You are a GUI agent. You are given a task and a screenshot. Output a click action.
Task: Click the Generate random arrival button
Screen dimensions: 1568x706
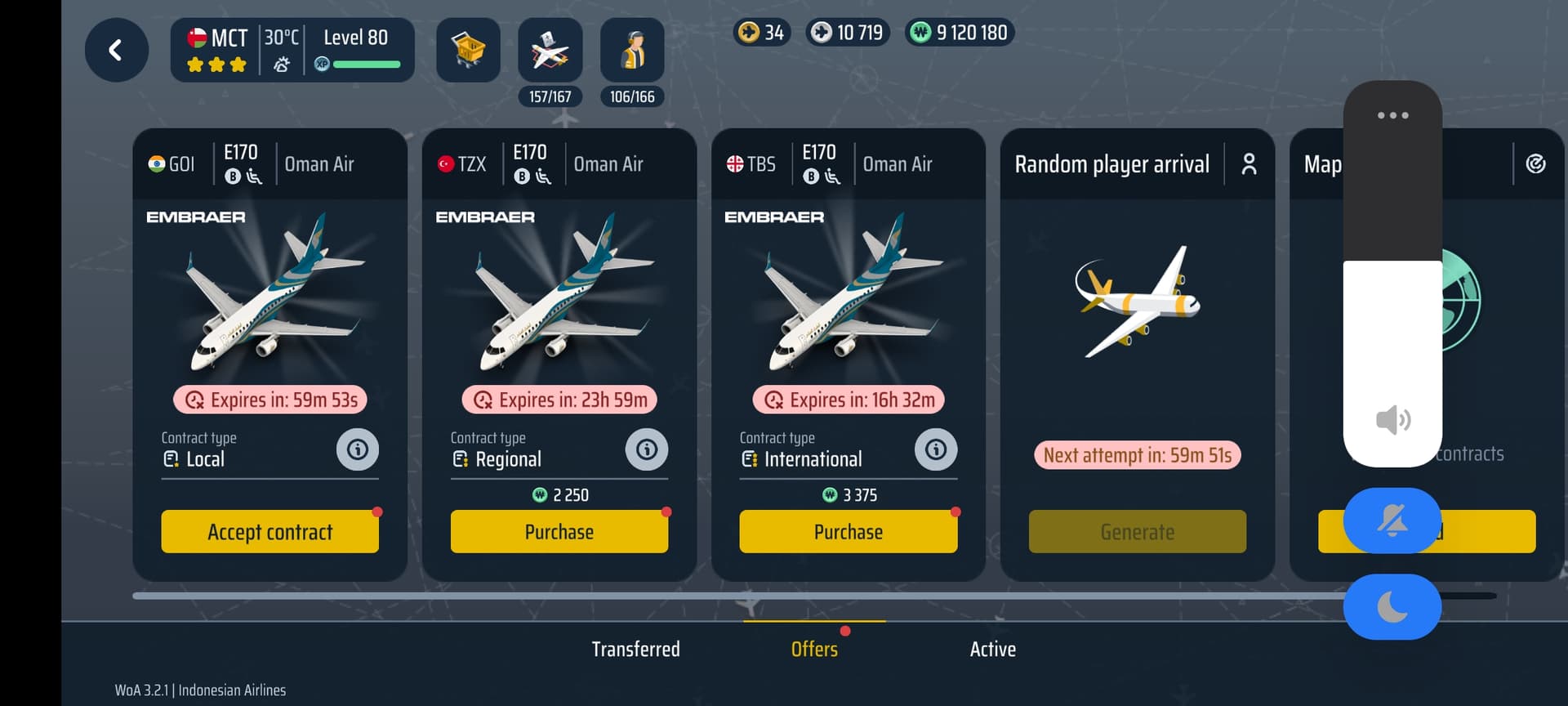pos(1137,532)
